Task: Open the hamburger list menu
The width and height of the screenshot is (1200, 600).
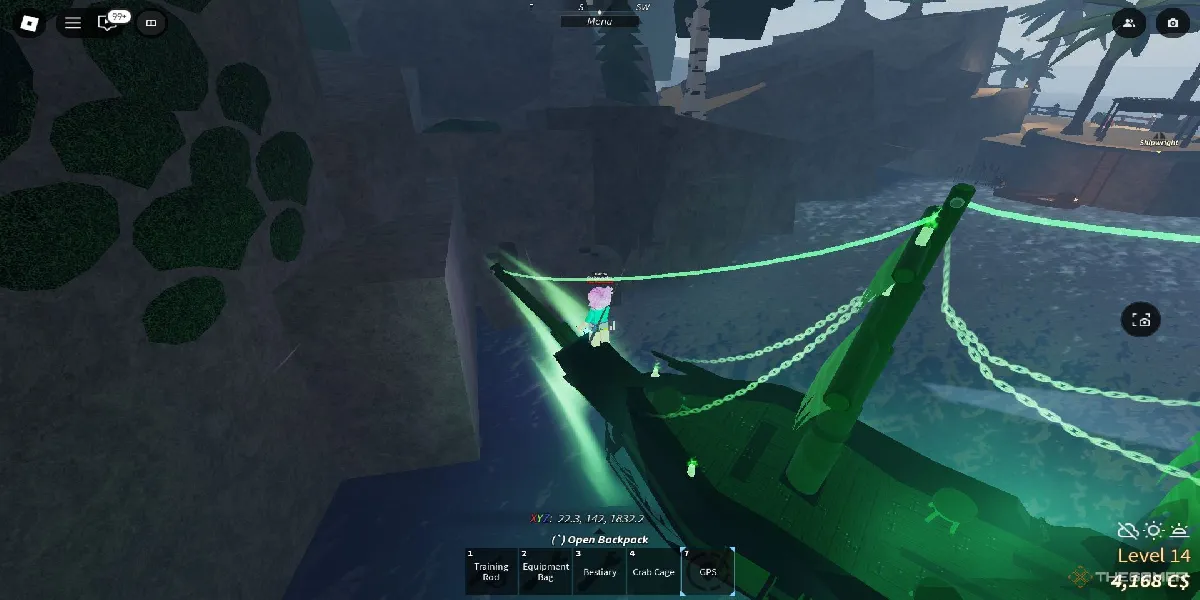Action: pyautogui.click(x=73, y=22)
